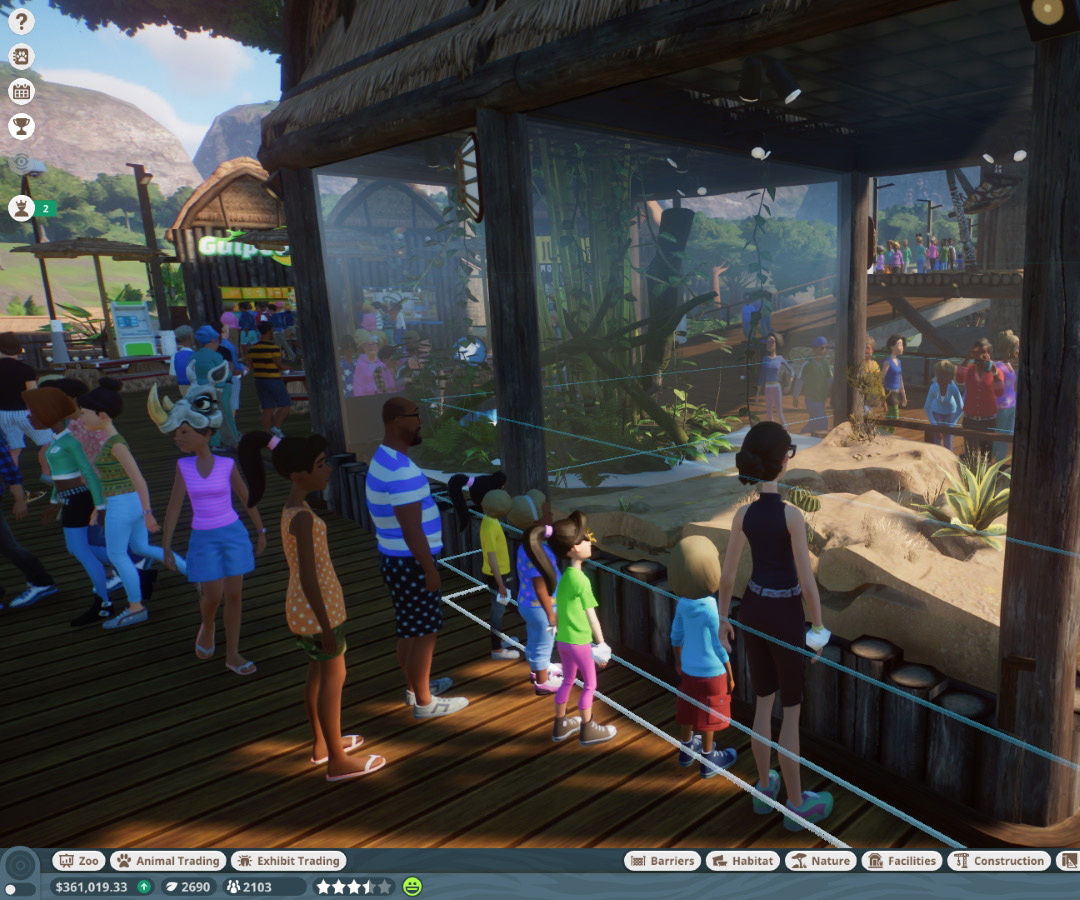This screenshot has width=1080, height=900.
Task: Open the Zoo management menu
Action: [79, 861]
